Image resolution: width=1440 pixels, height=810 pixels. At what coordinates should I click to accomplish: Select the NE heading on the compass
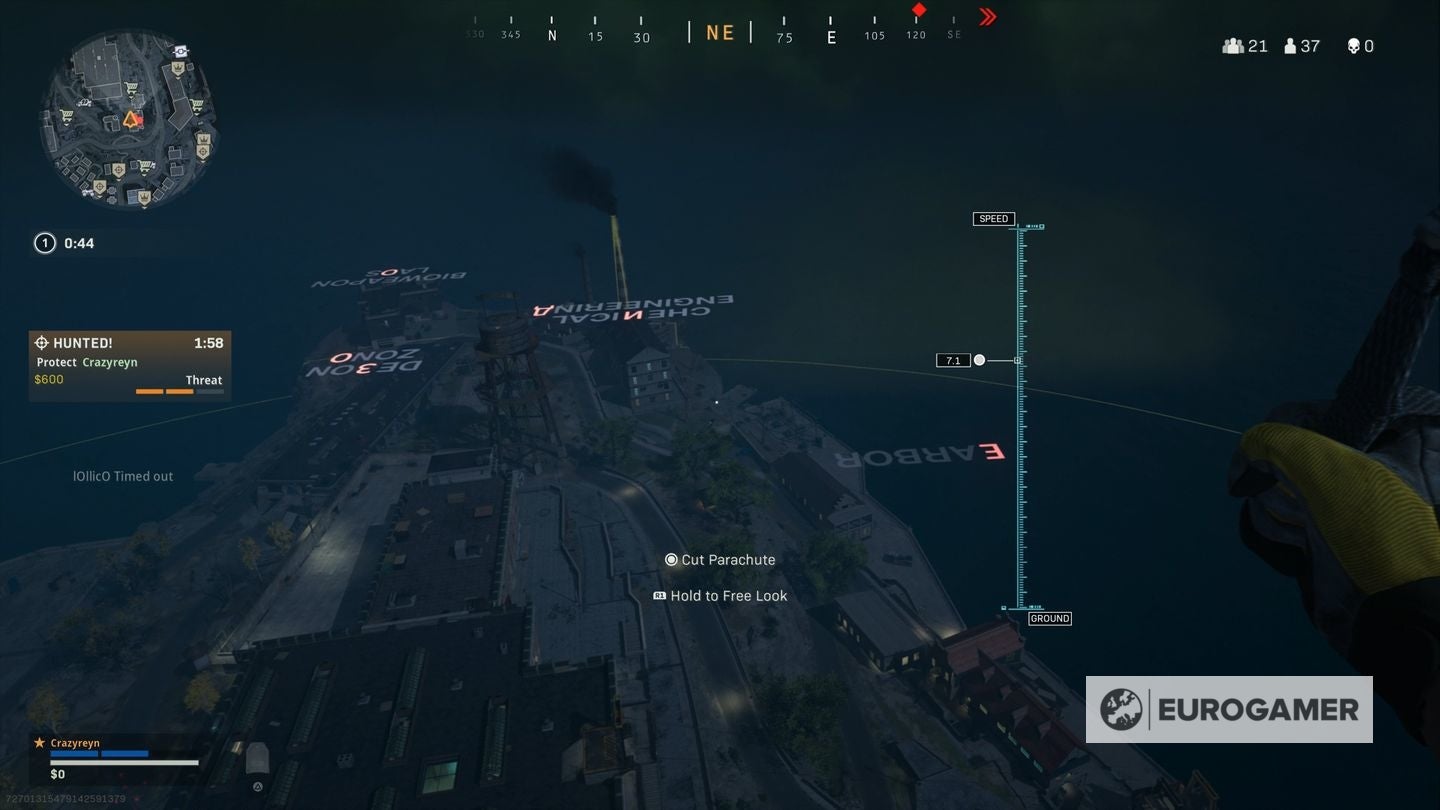pyautogui.click(x=718, y=31)
